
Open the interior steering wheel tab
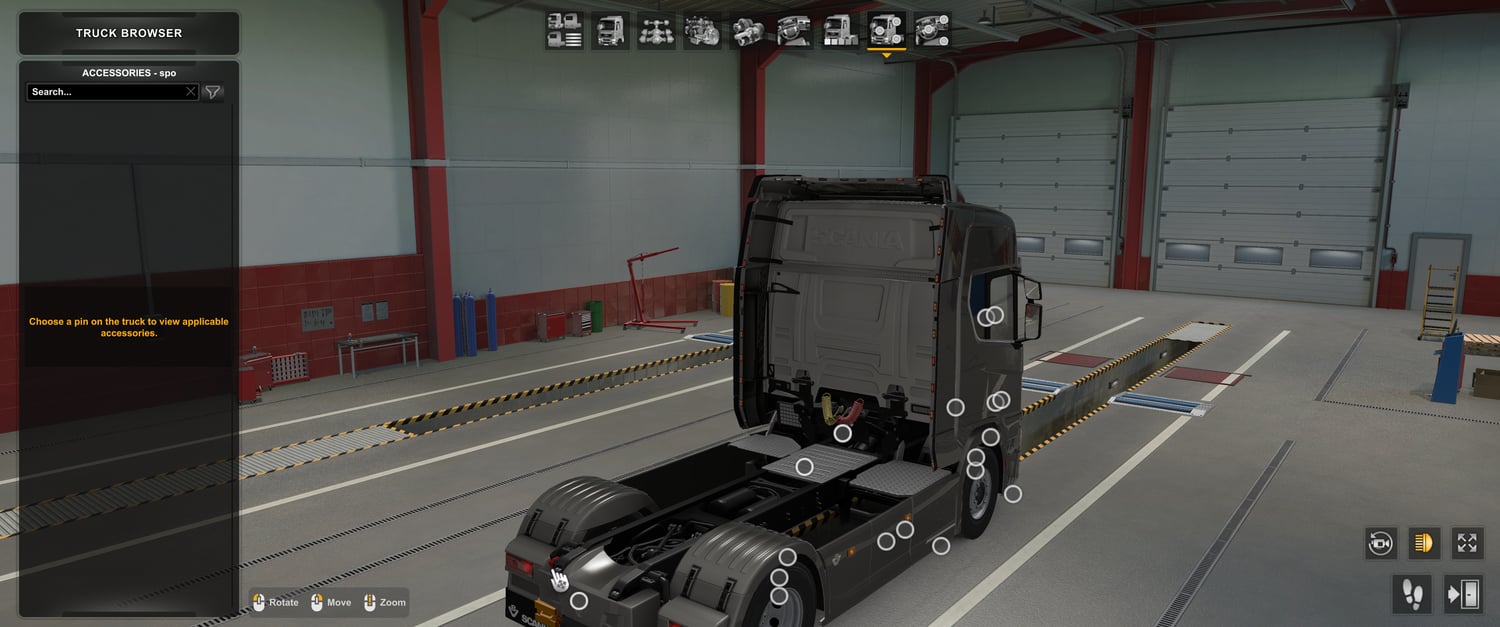[x=794, y=30]
